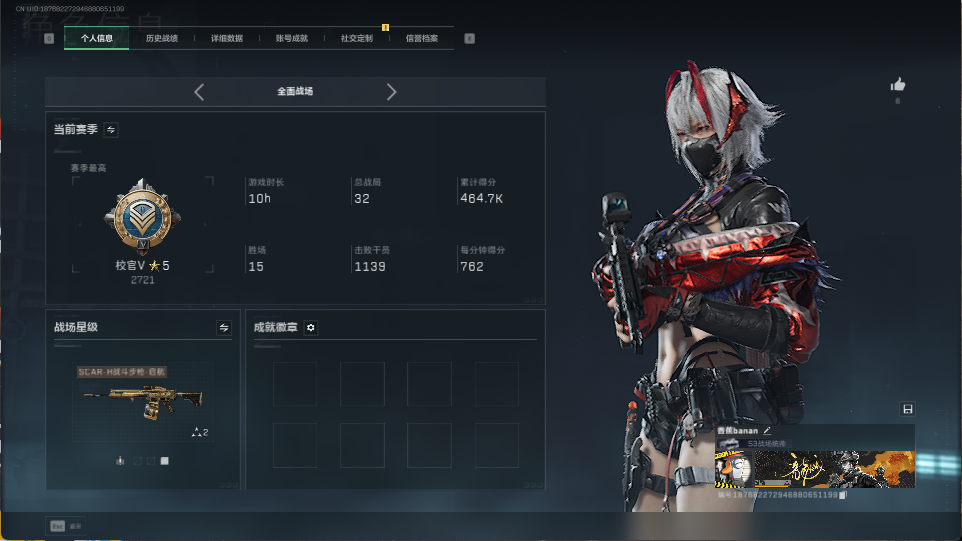The width and height of the screenshot is (962, 541).
Task: Open the 成就徽章 gear settings
Action: pyautogui.click(x=311, y=327)
